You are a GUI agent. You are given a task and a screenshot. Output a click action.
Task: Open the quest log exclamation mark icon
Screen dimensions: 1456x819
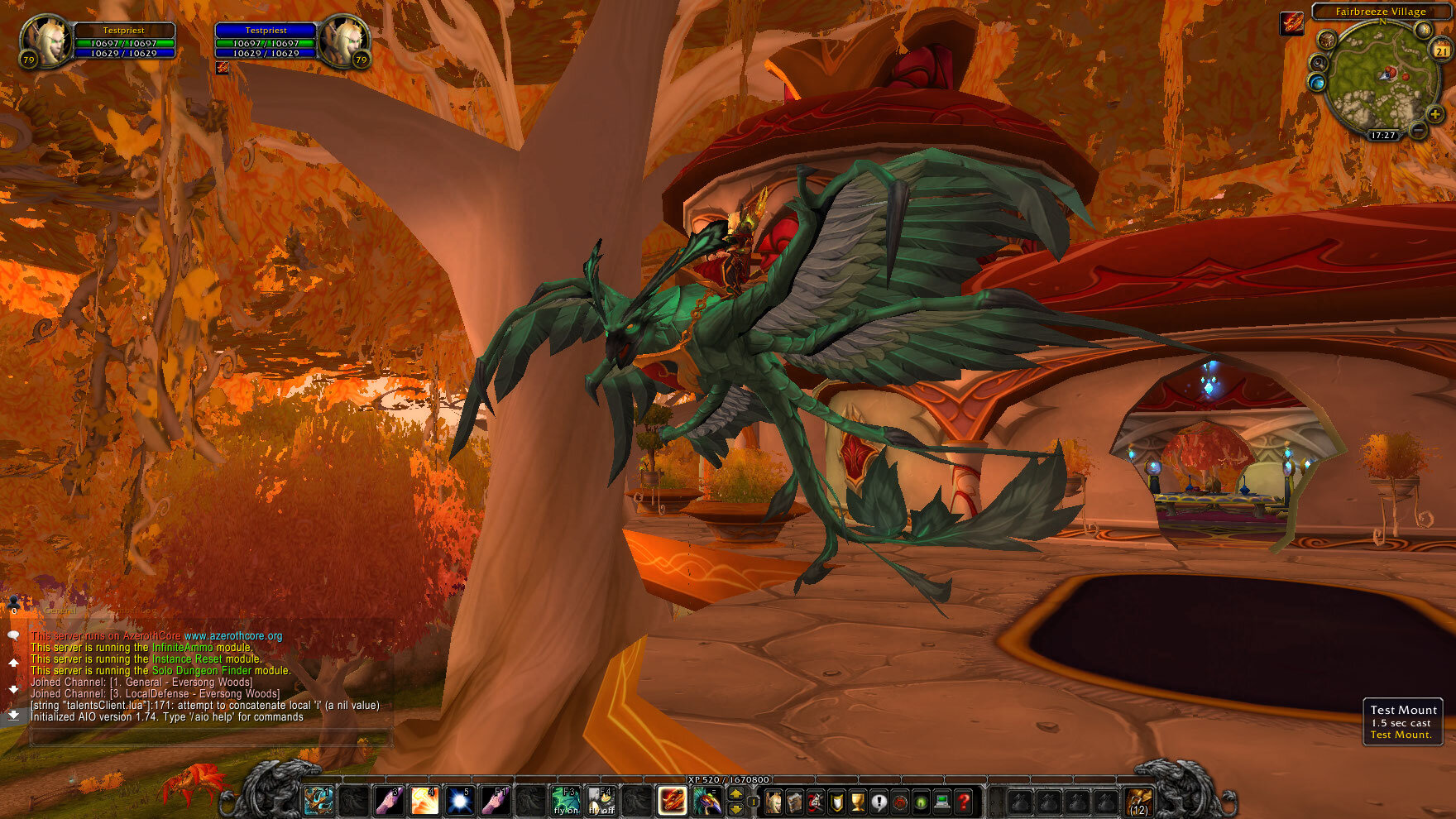point(879,800)
